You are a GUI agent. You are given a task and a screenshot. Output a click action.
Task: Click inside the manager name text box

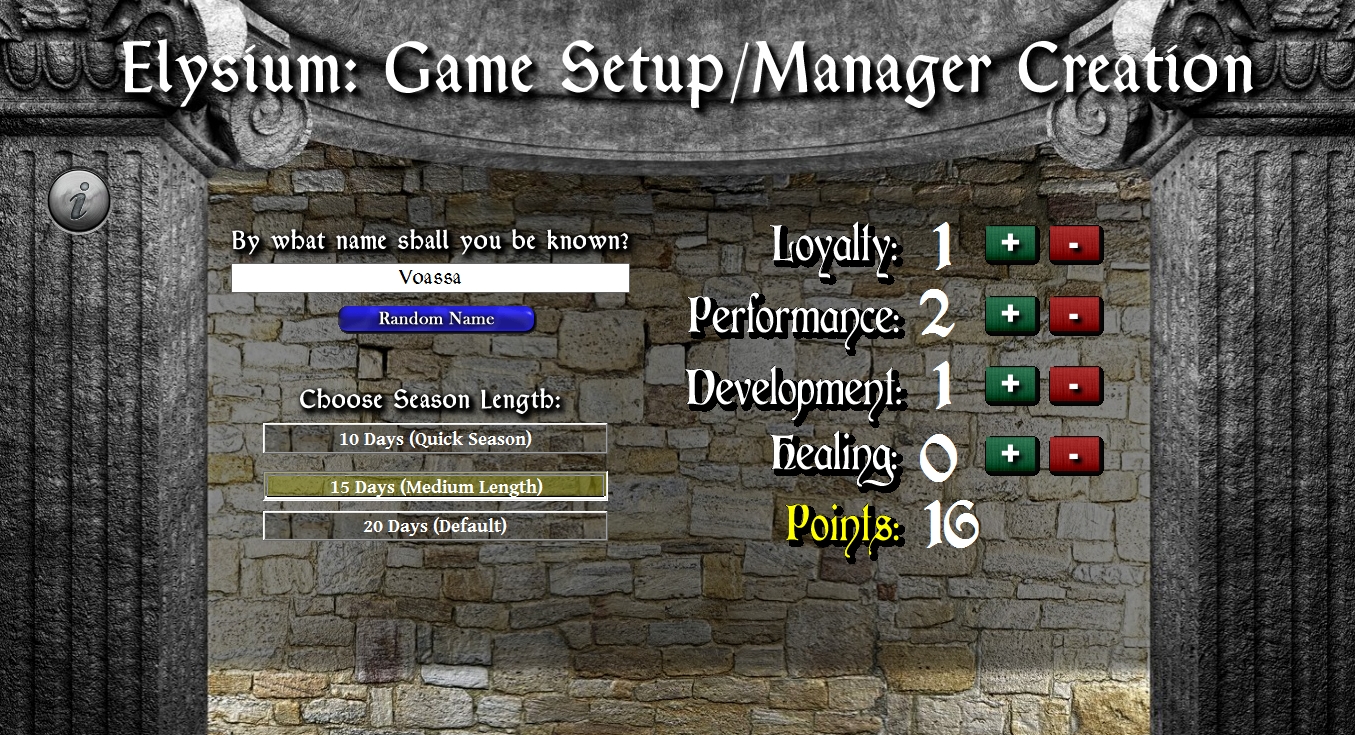431,277
